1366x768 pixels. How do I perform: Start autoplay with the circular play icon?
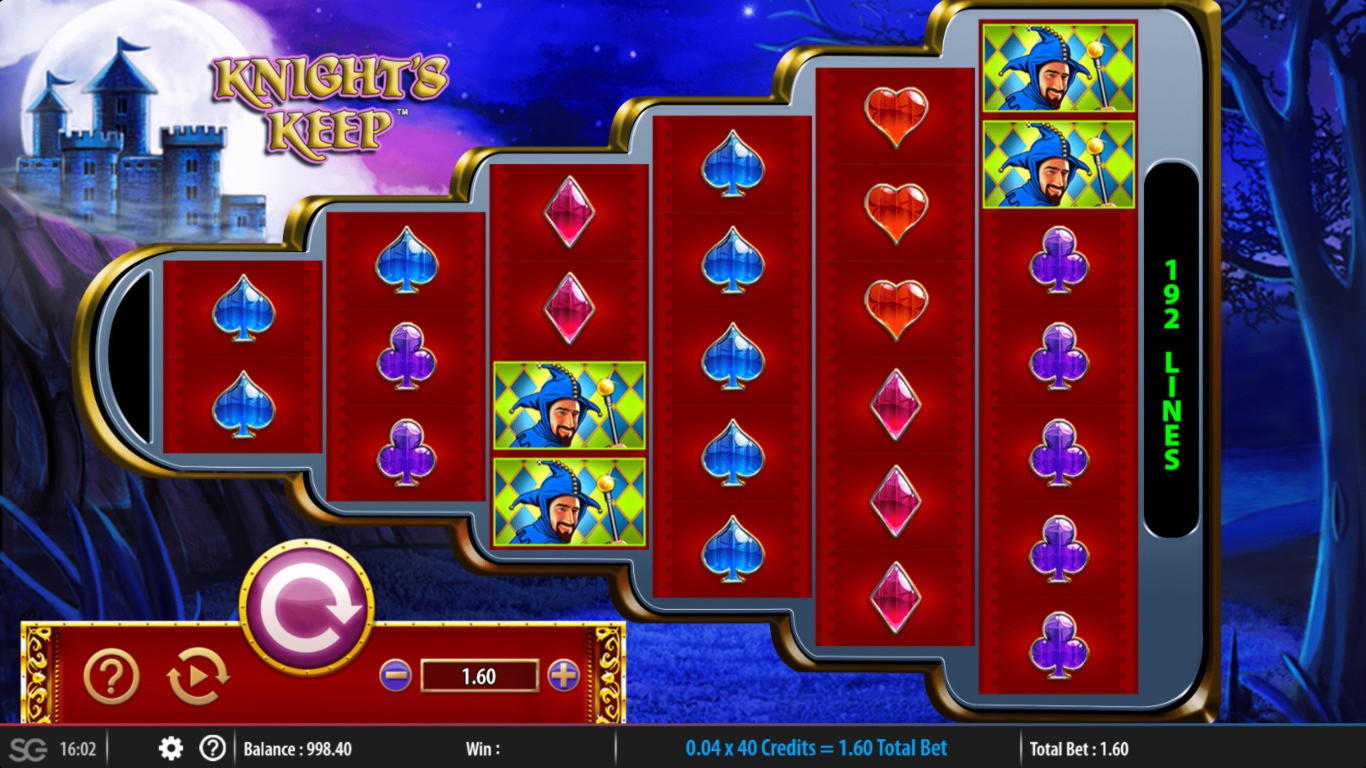coord(197,677)
